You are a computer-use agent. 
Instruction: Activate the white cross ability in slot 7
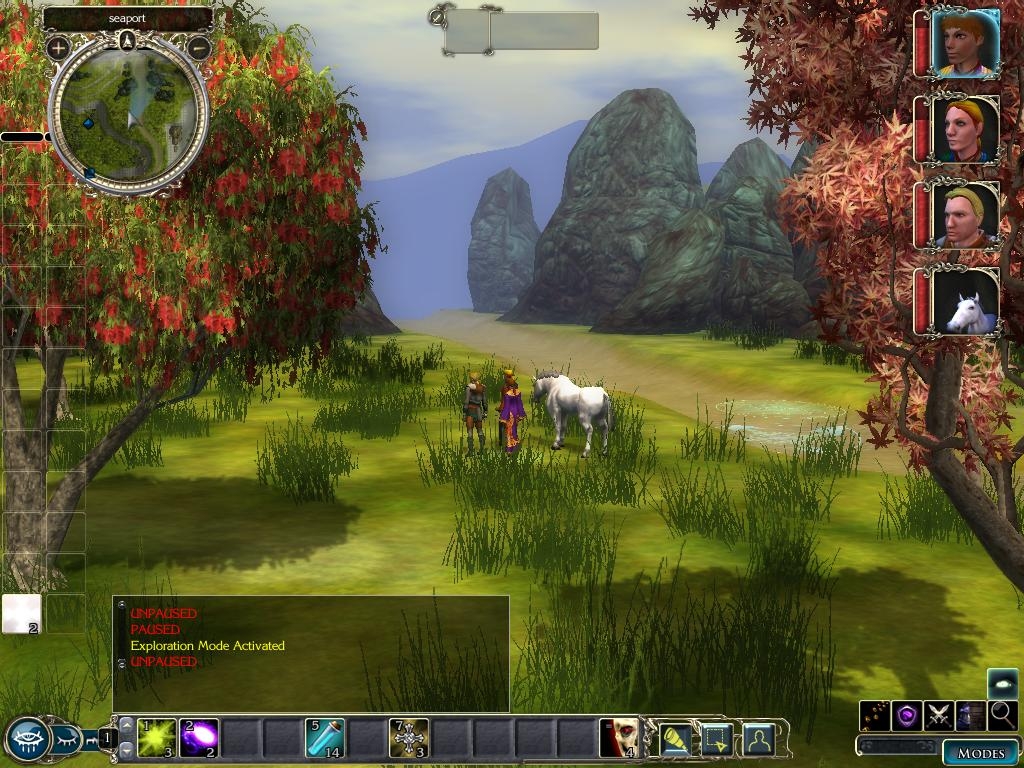click(408, 738)
